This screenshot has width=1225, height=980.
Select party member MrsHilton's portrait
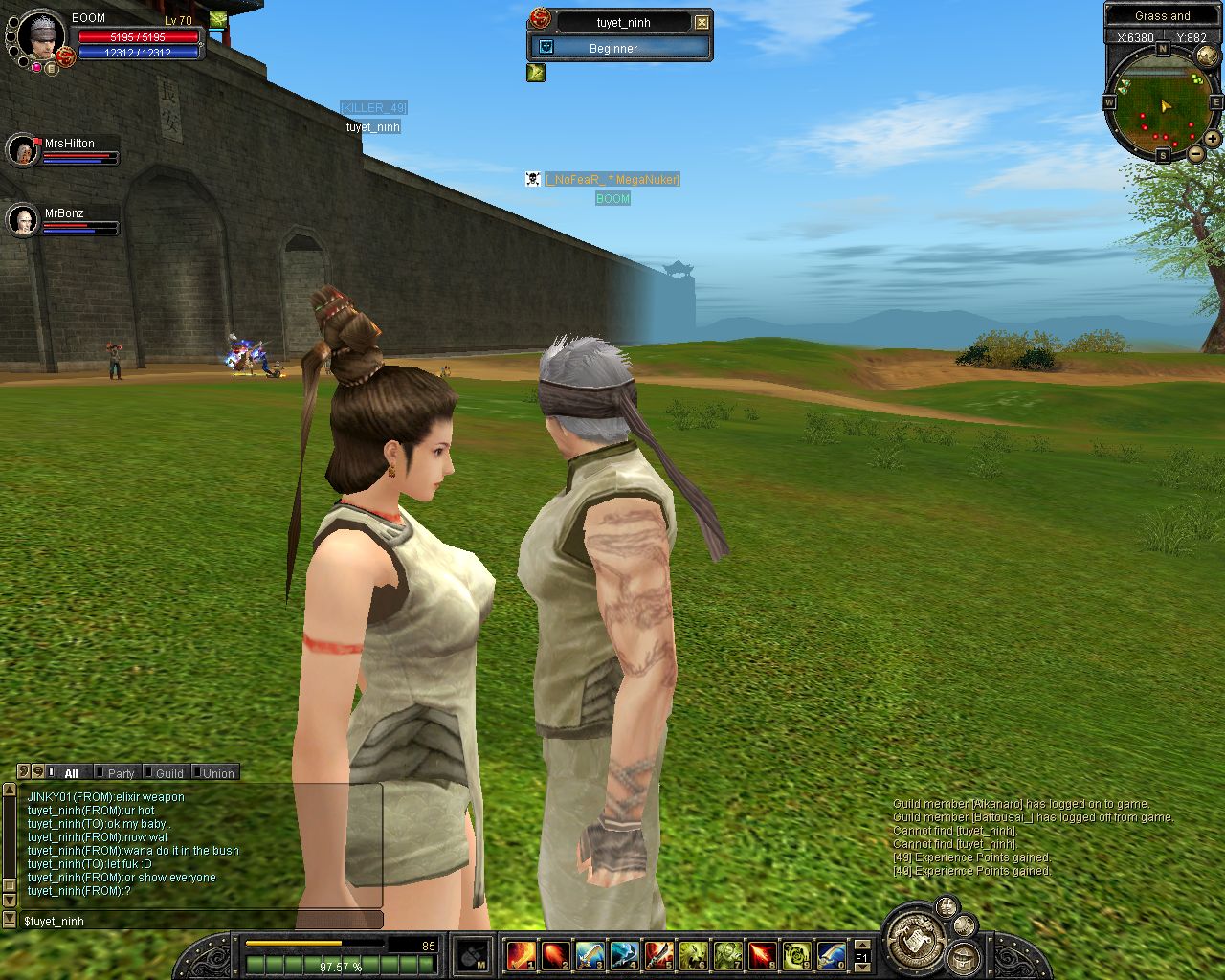[22, 150]
